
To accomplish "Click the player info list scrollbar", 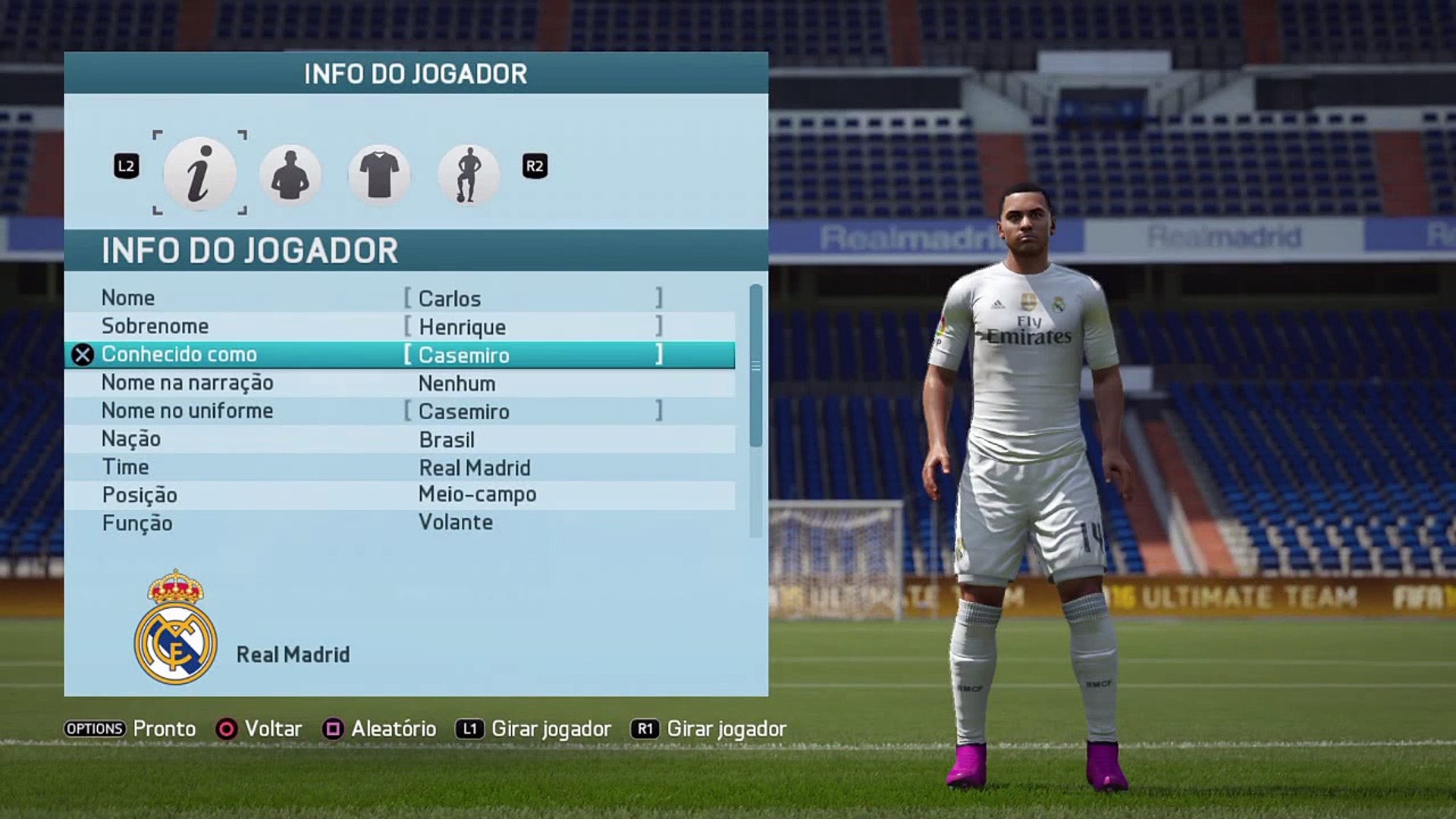I will pyautogui.click(x=755, y=366).
